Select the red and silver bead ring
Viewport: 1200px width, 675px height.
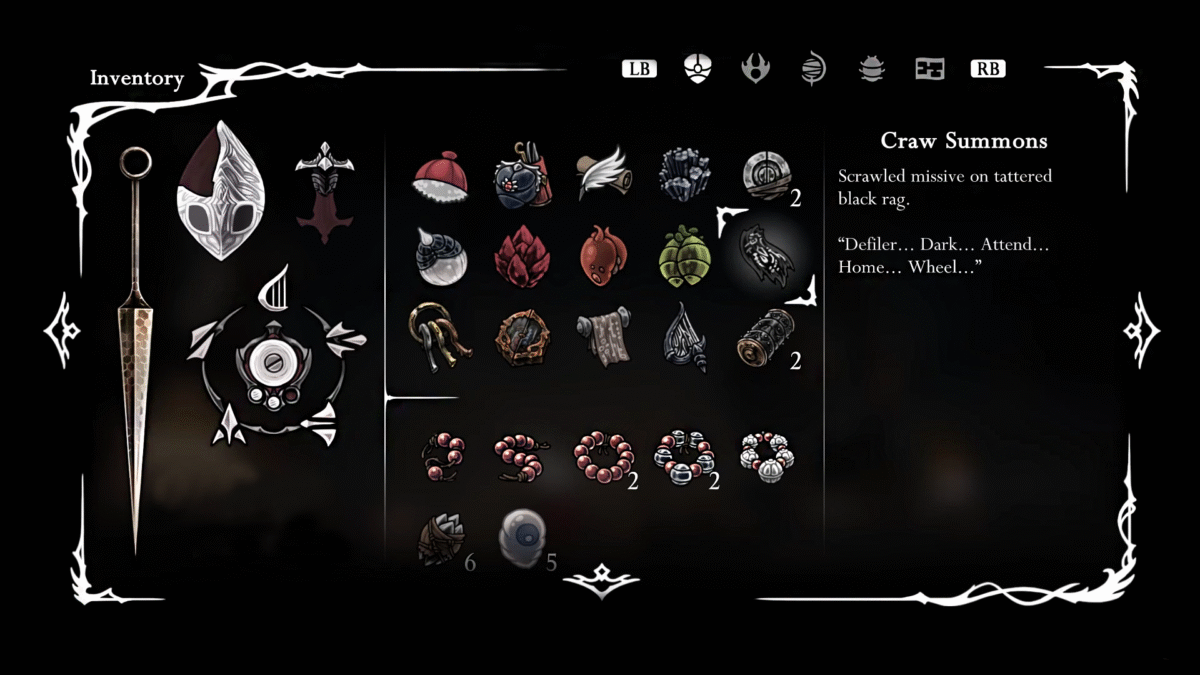(x=684, y=457)
